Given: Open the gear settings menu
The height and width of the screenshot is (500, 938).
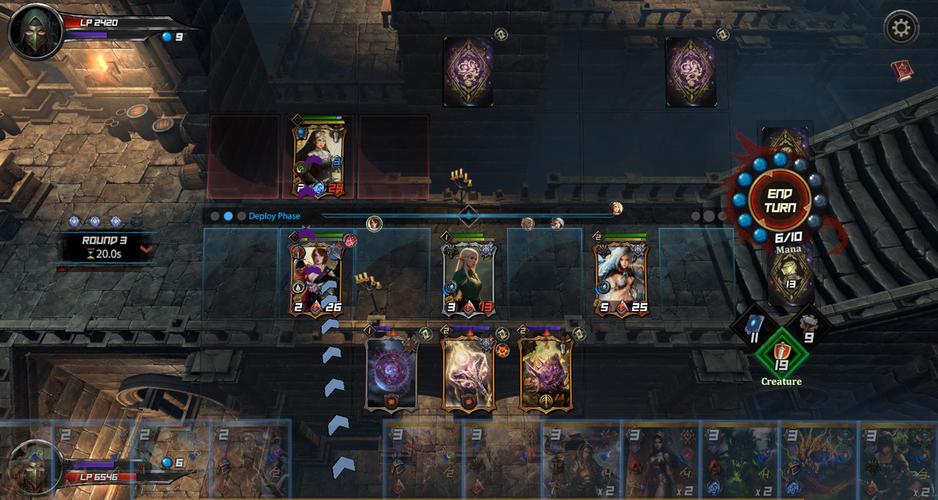Looking at the screenshot, I should point(900,27).
